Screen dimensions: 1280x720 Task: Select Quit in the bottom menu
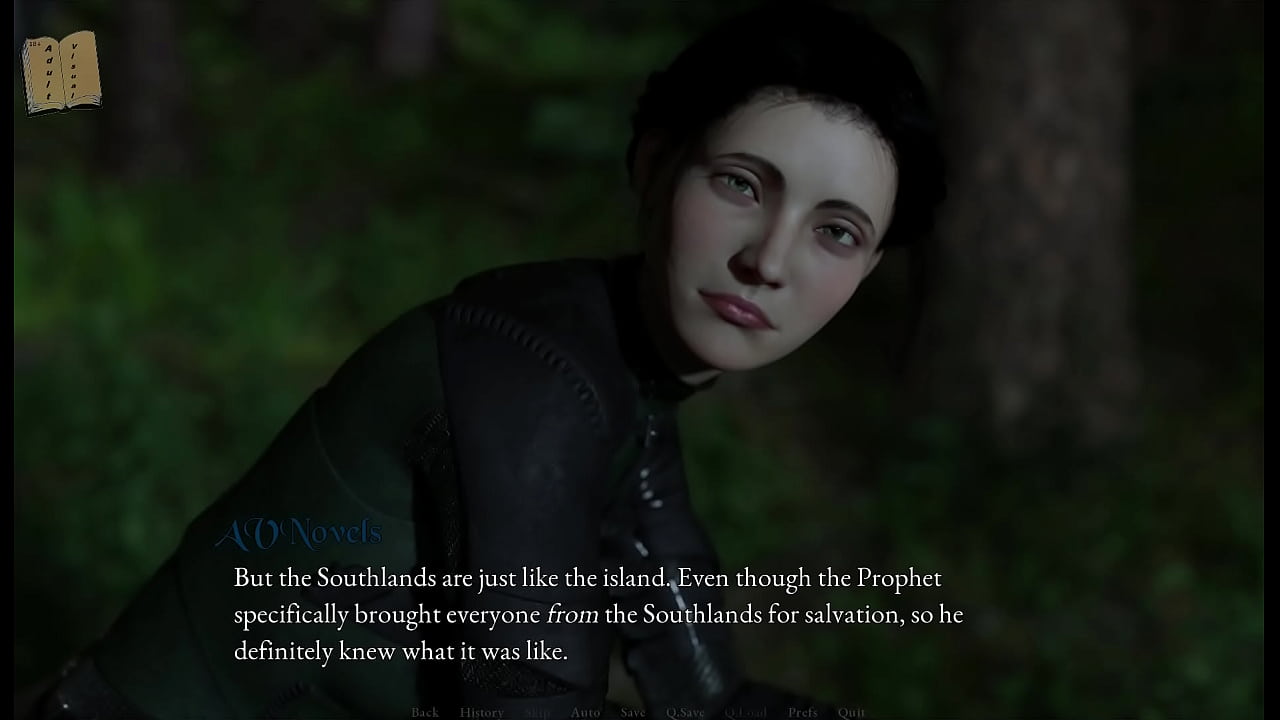click(x=851, y=712)
